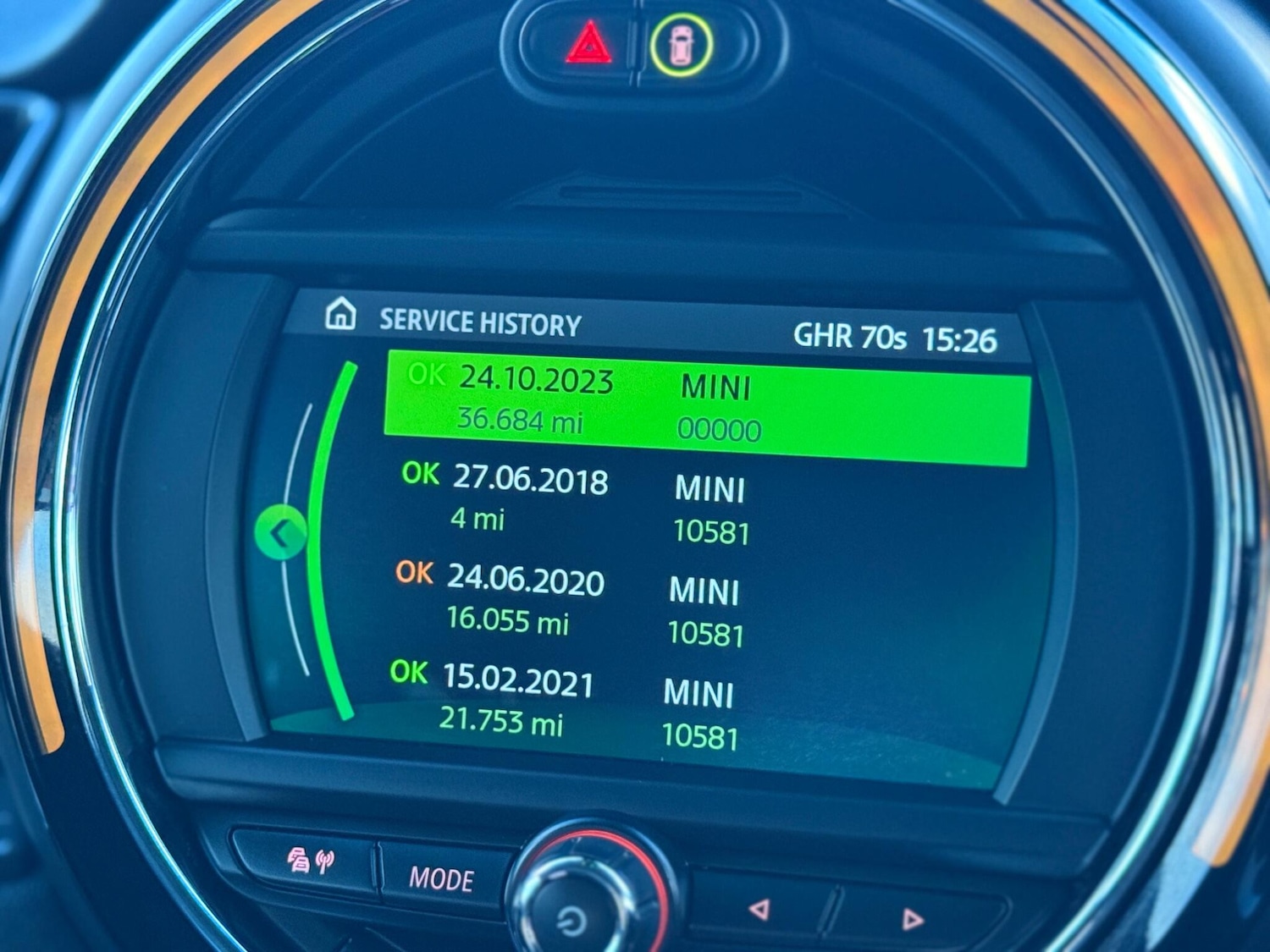Viewport: 1270px width, 952px height.
Task: Select the 15.02.2021 service record
Action: 563,704
